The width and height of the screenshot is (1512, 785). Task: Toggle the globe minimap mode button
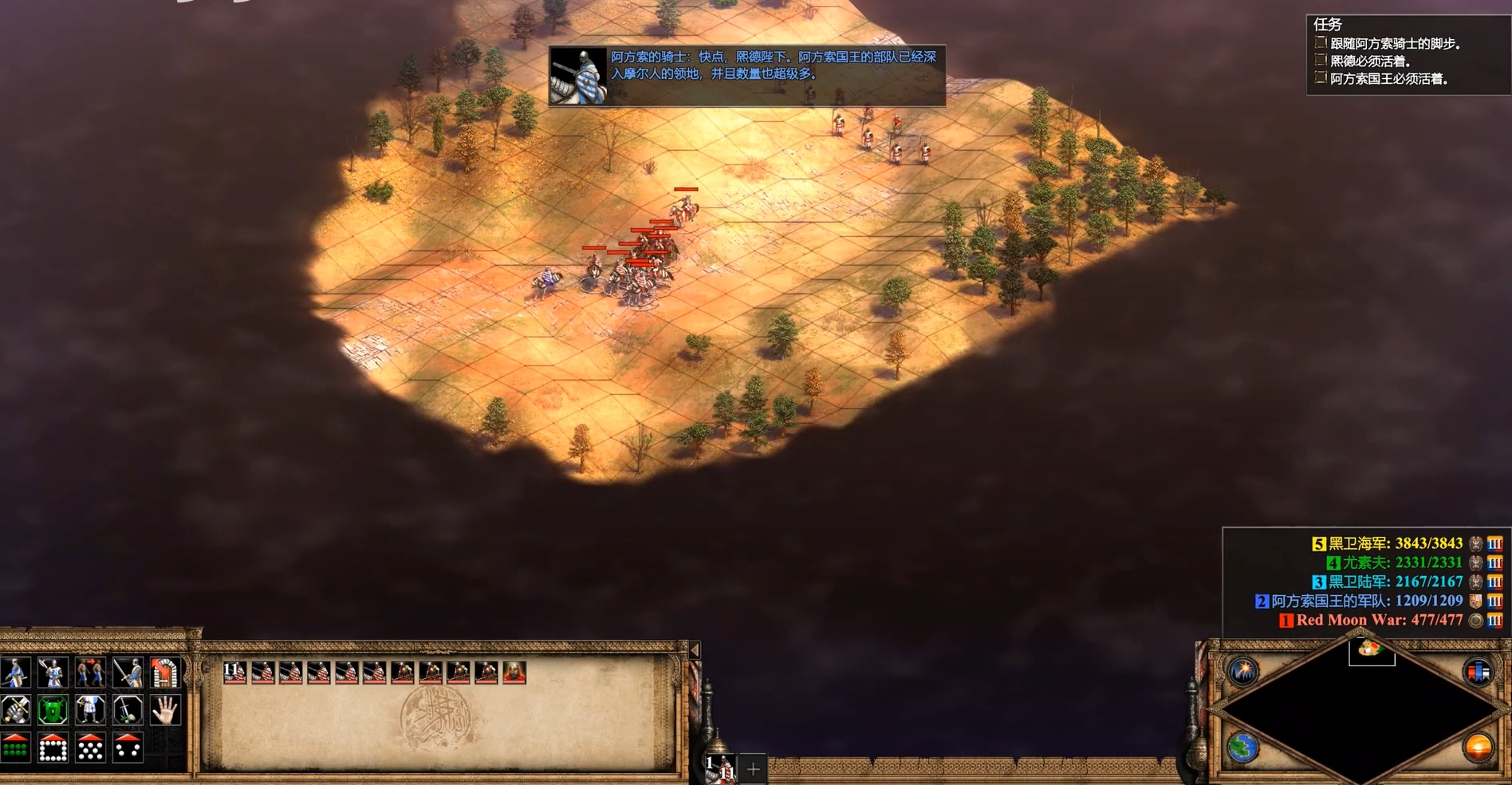coord(1243,748)
